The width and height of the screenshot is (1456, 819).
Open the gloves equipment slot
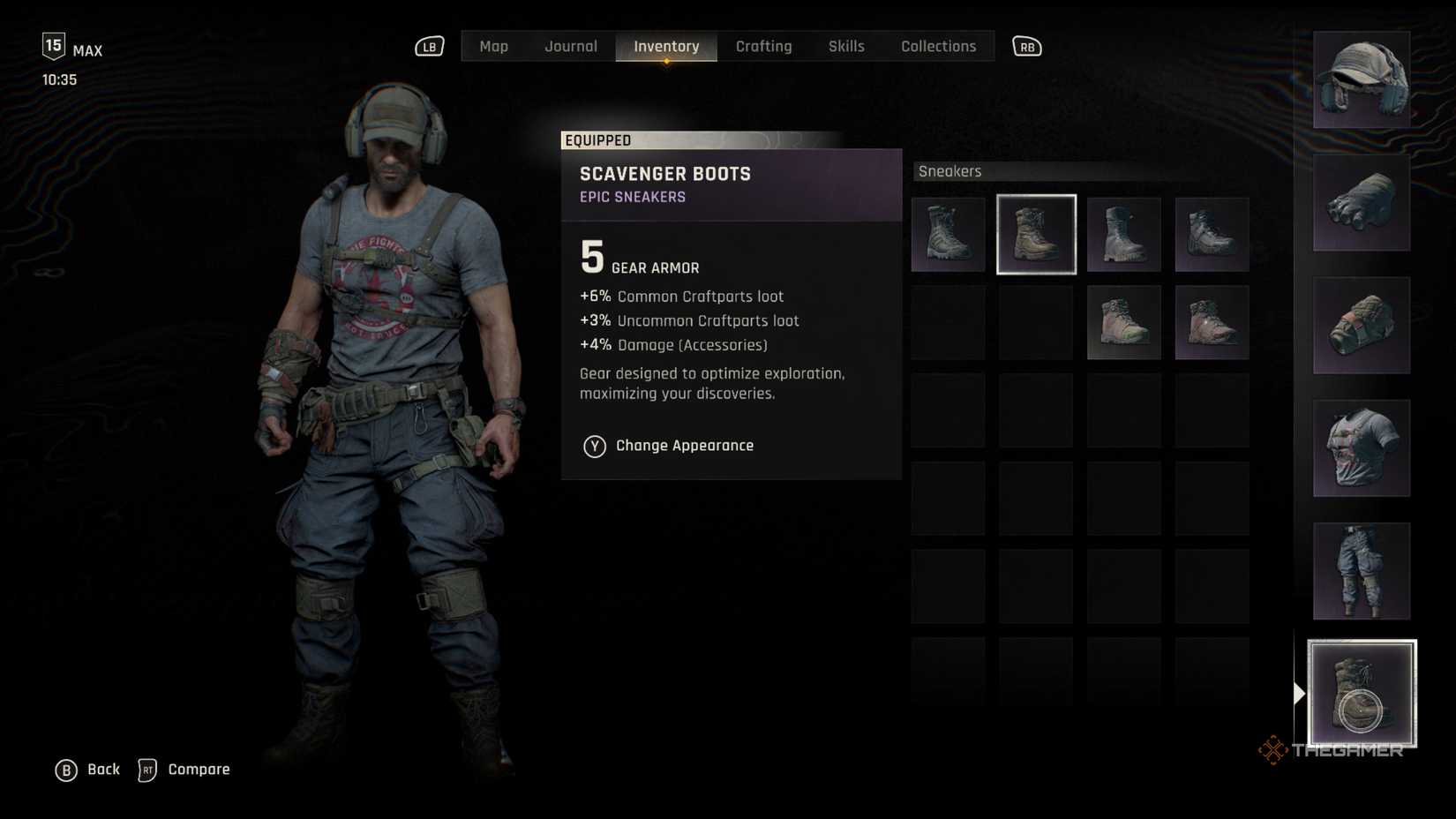(1361, 203)
